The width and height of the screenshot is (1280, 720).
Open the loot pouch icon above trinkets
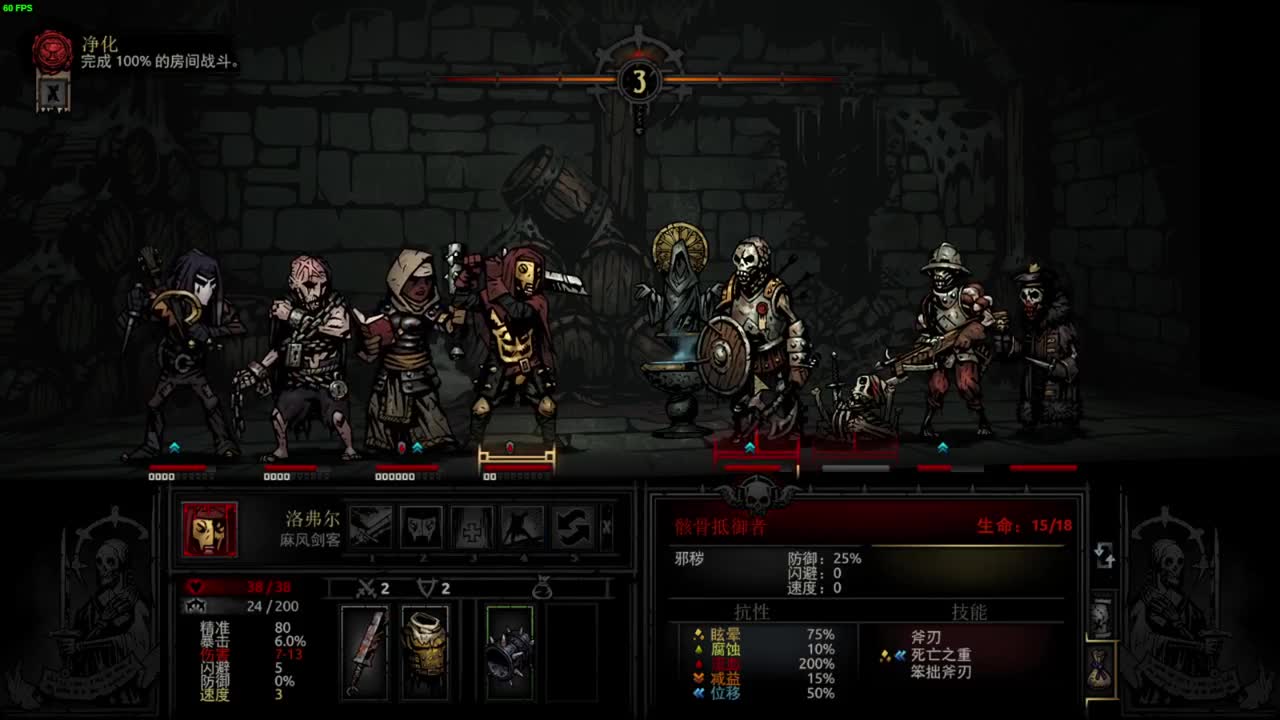(x=542, y=589)
